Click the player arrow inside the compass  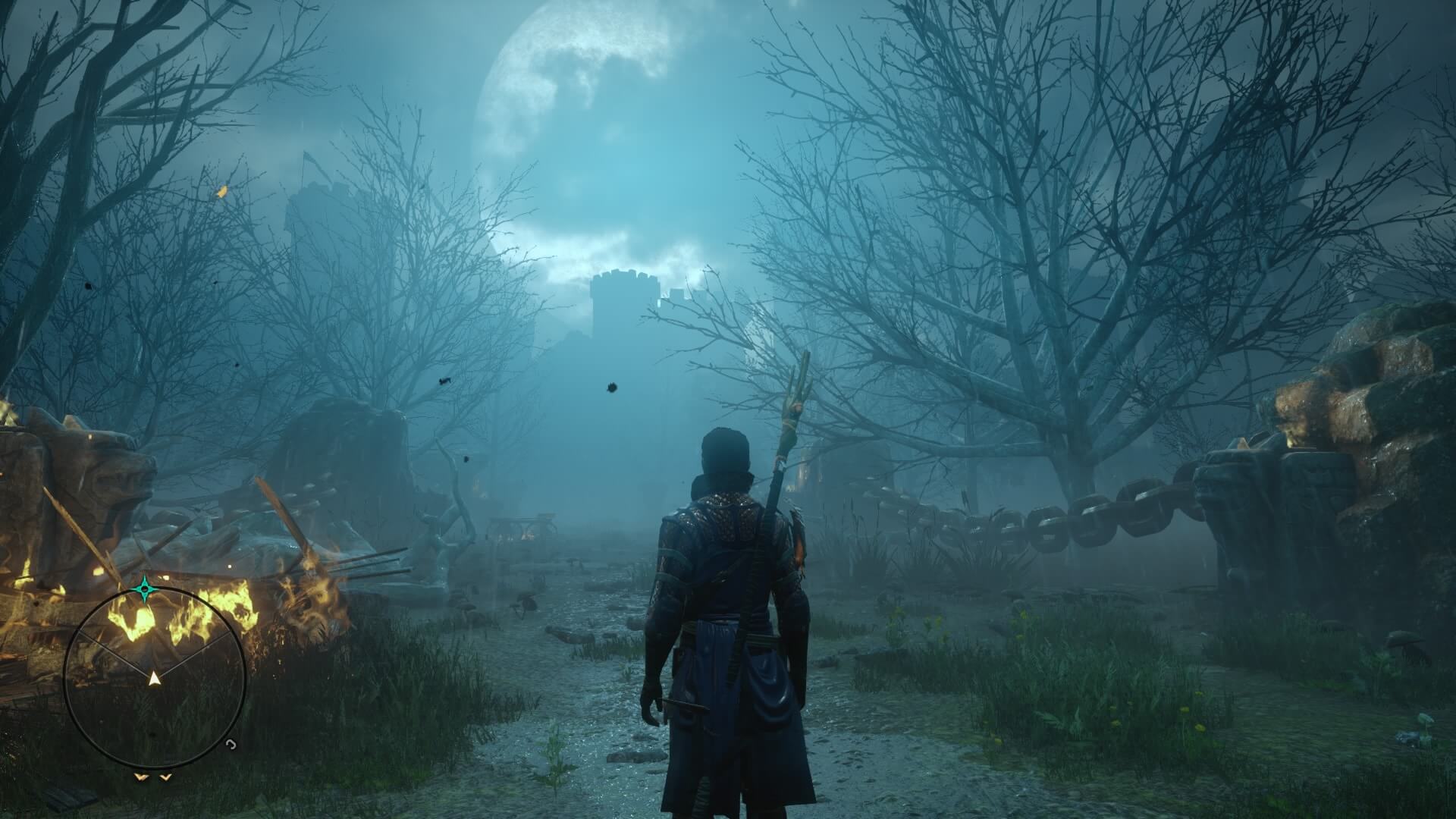point(154,679)
